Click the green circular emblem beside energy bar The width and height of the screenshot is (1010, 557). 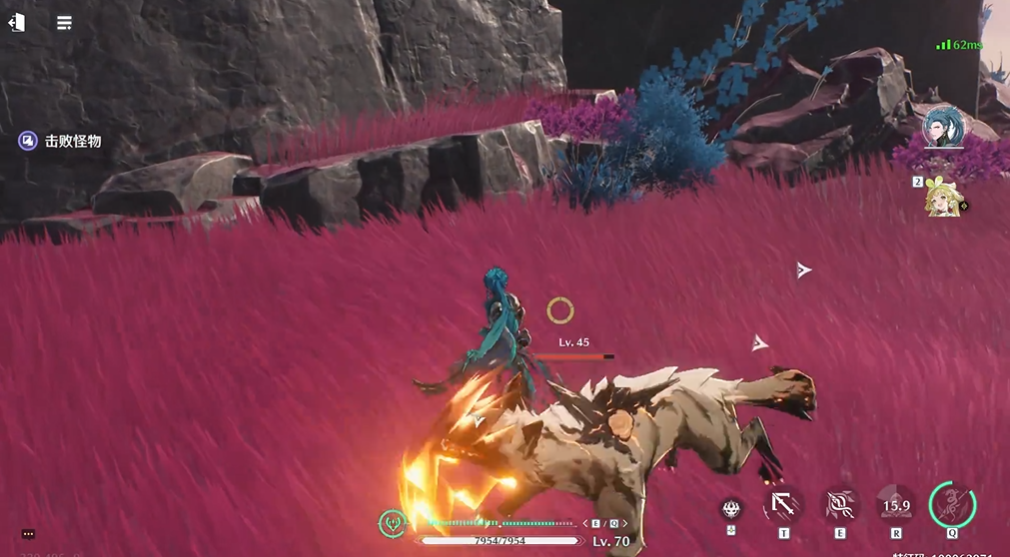393,522
